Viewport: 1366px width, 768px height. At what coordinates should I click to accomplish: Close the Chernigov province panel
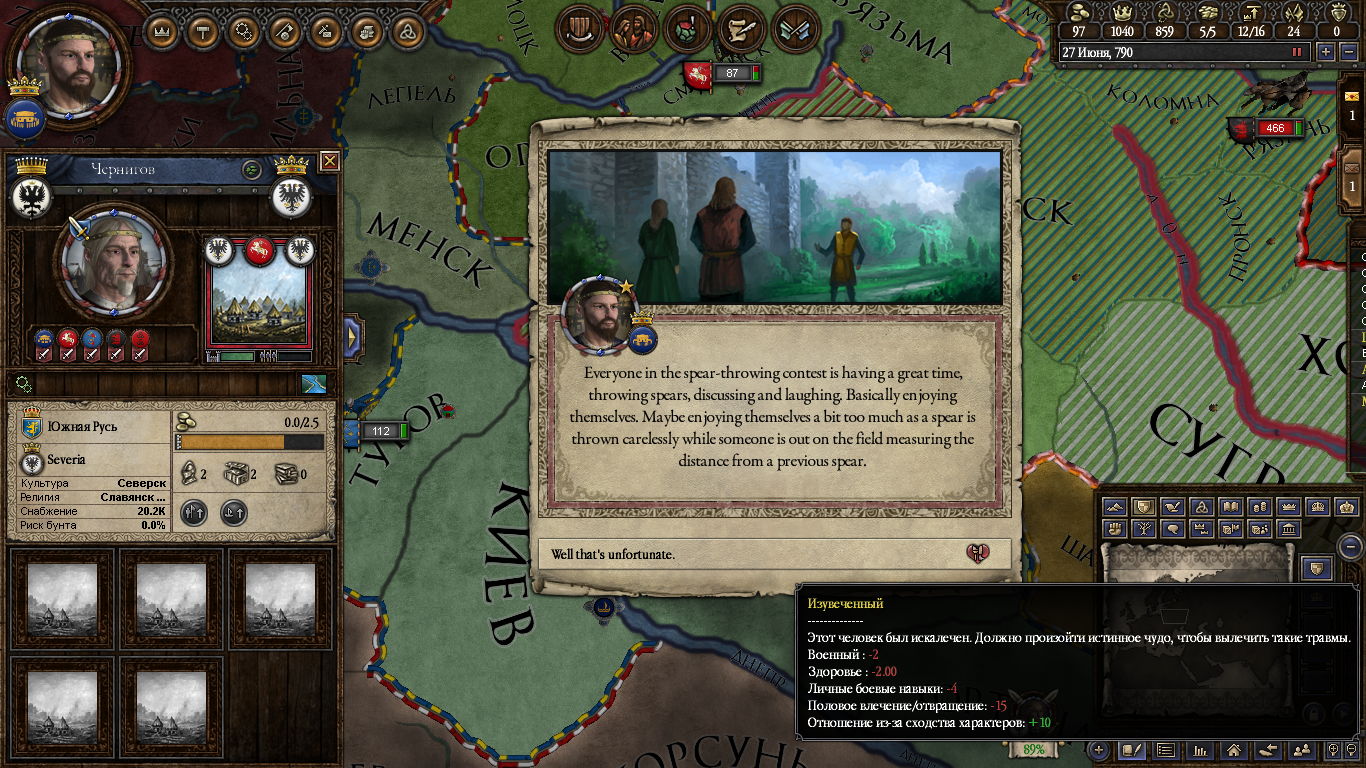coord(329,161)
